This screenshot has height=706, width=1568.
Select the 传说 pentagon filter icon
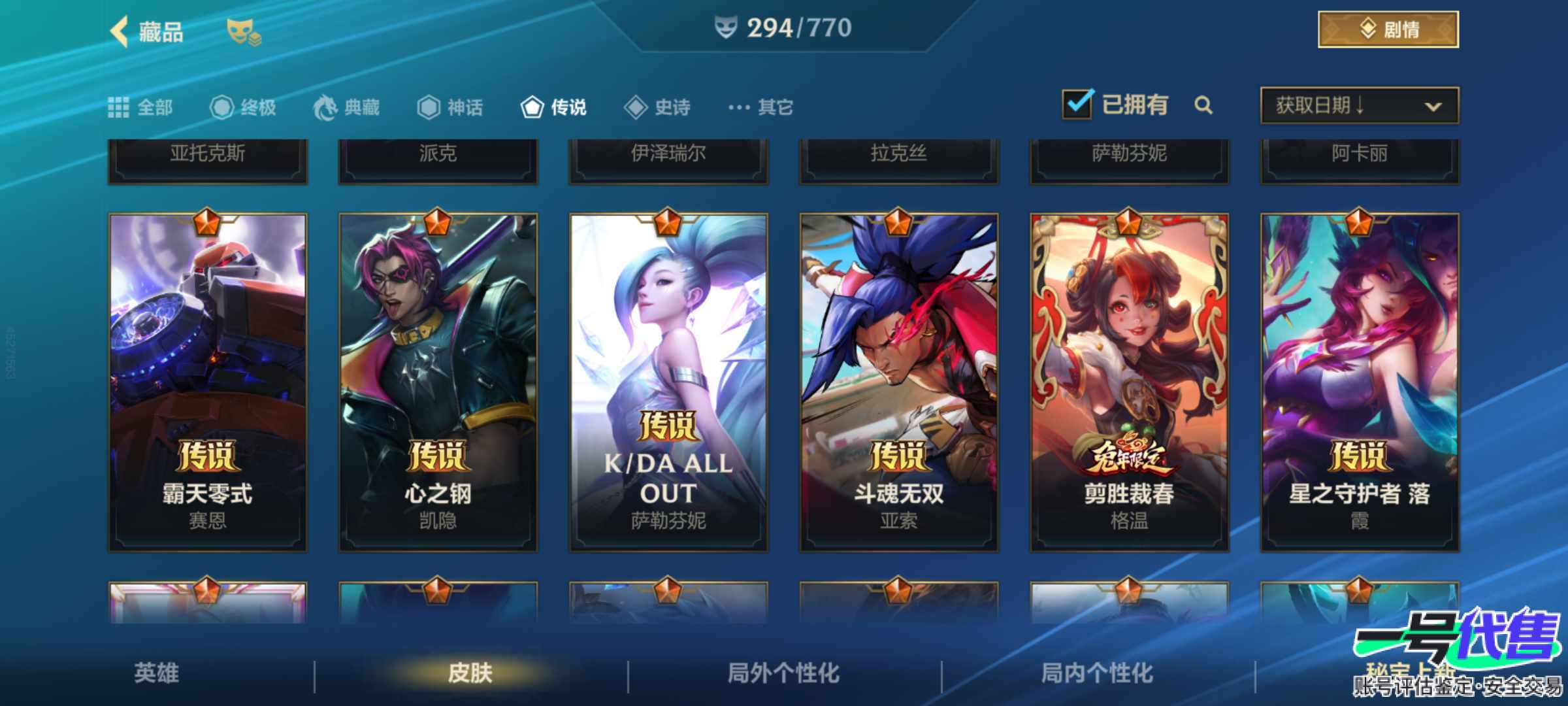point(534,107)
